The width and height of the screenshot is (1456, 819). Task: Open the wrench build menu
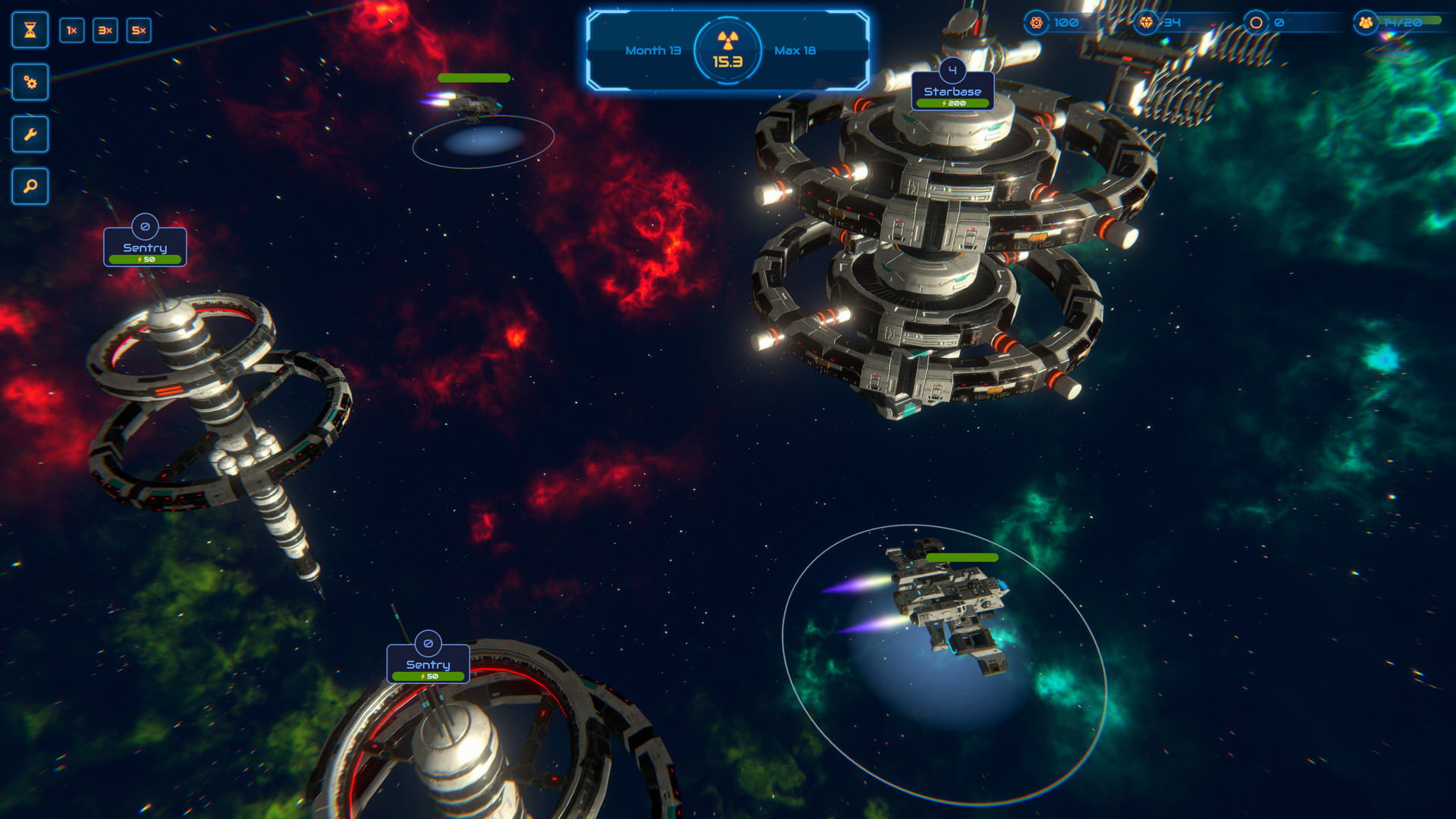point(30,134)
